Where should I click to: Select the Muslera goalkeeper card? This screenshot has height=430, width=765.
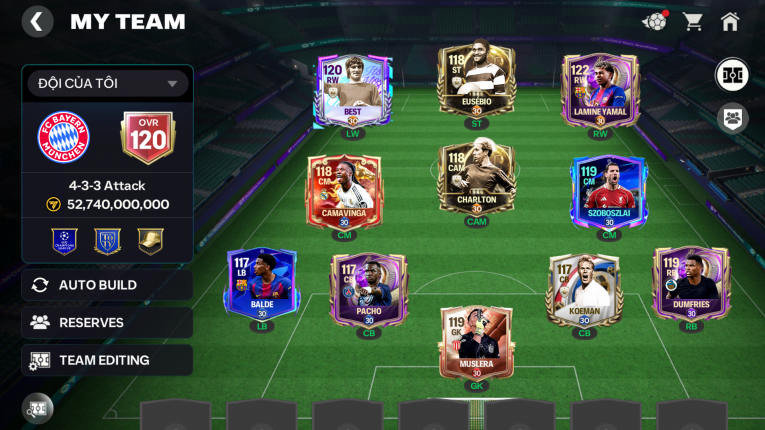tap(476, 343)
